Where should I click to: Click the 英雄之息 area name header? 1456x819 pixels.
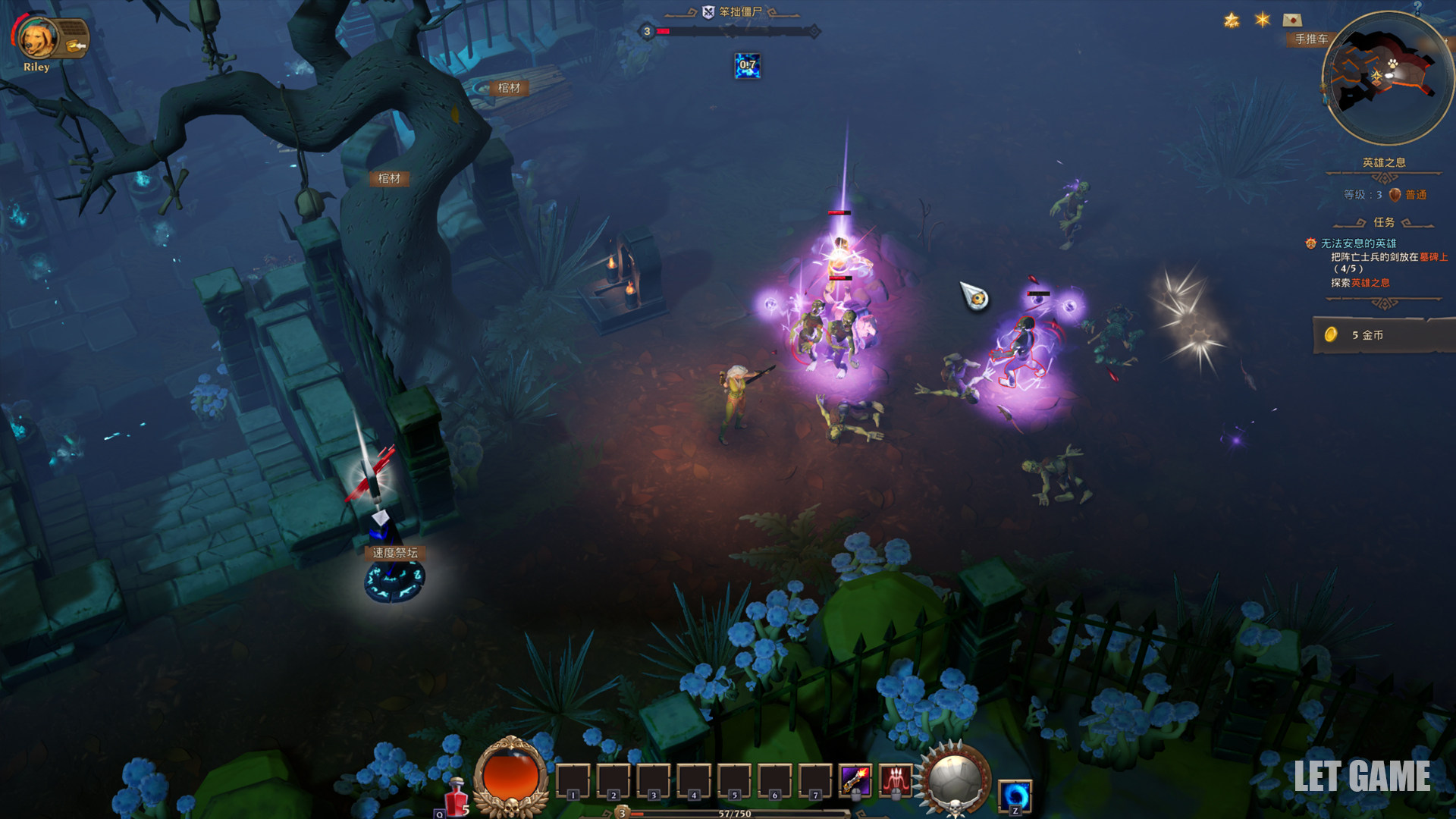(1384, 162)
